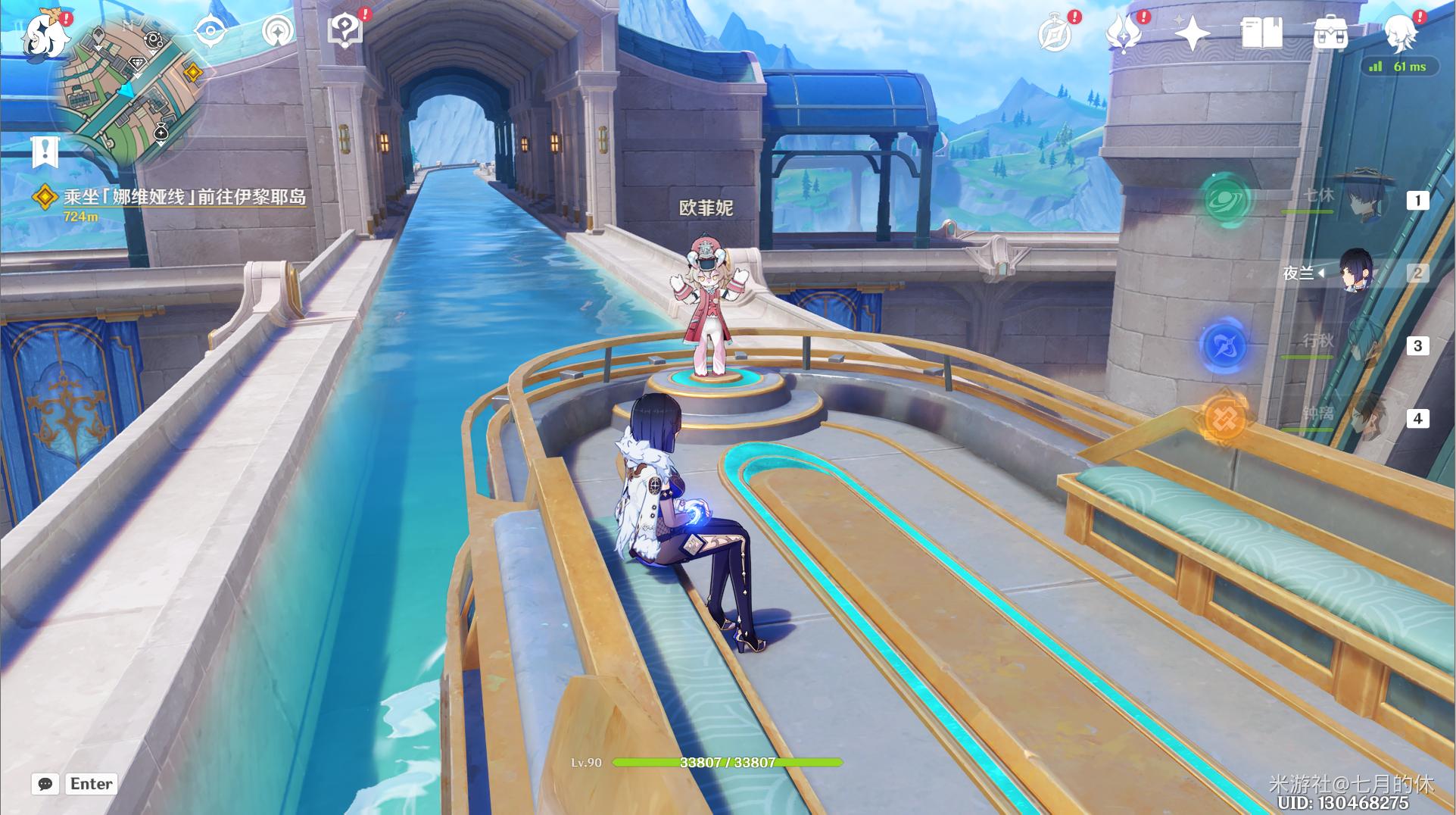Screen dimensions: 1456x815
Task: Click the yellow quest marker on minimap
Action: (x=193, y=73)
